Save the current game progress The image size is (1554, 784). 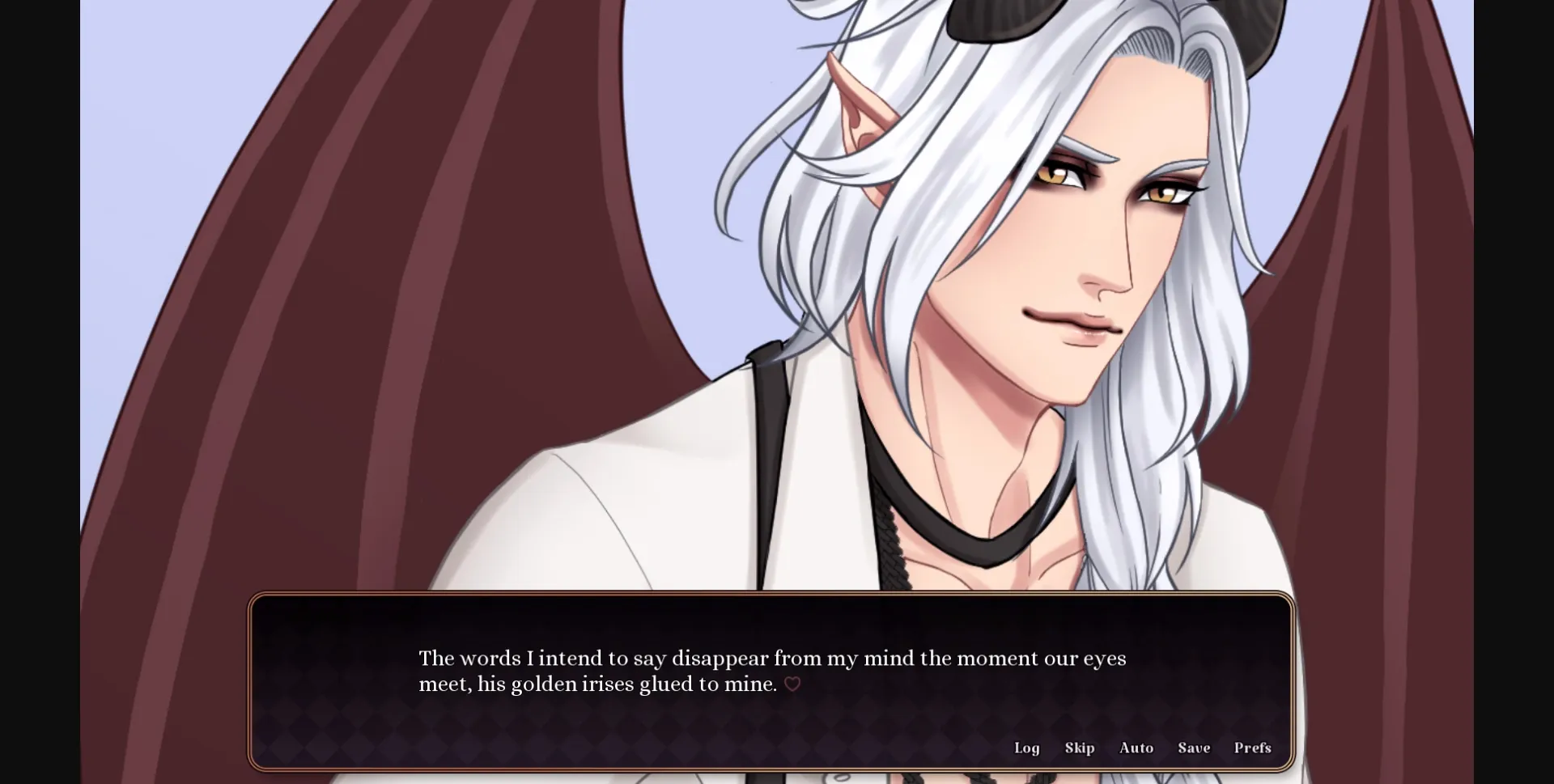[1194, 748]
